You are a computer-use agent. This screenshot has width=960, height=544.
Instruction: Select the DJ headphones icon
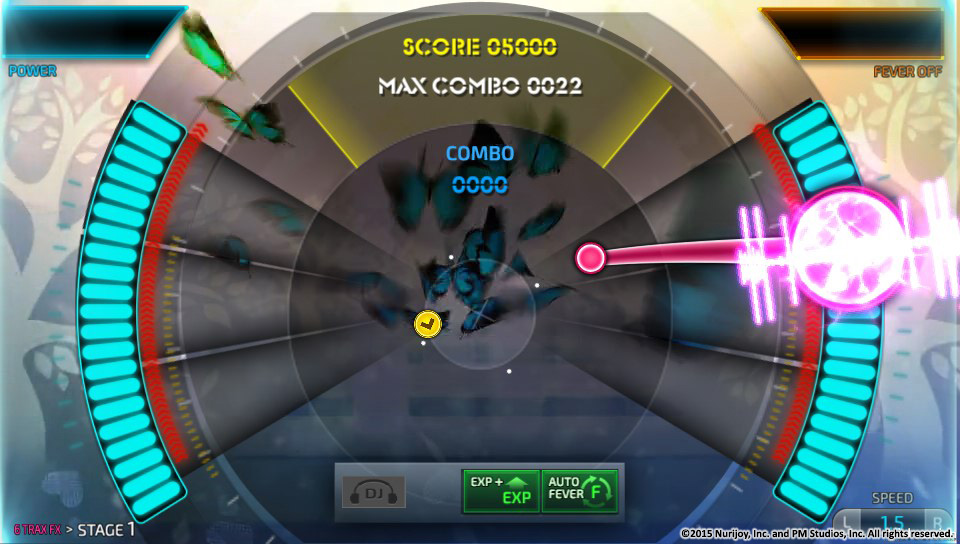coord(373,491)
